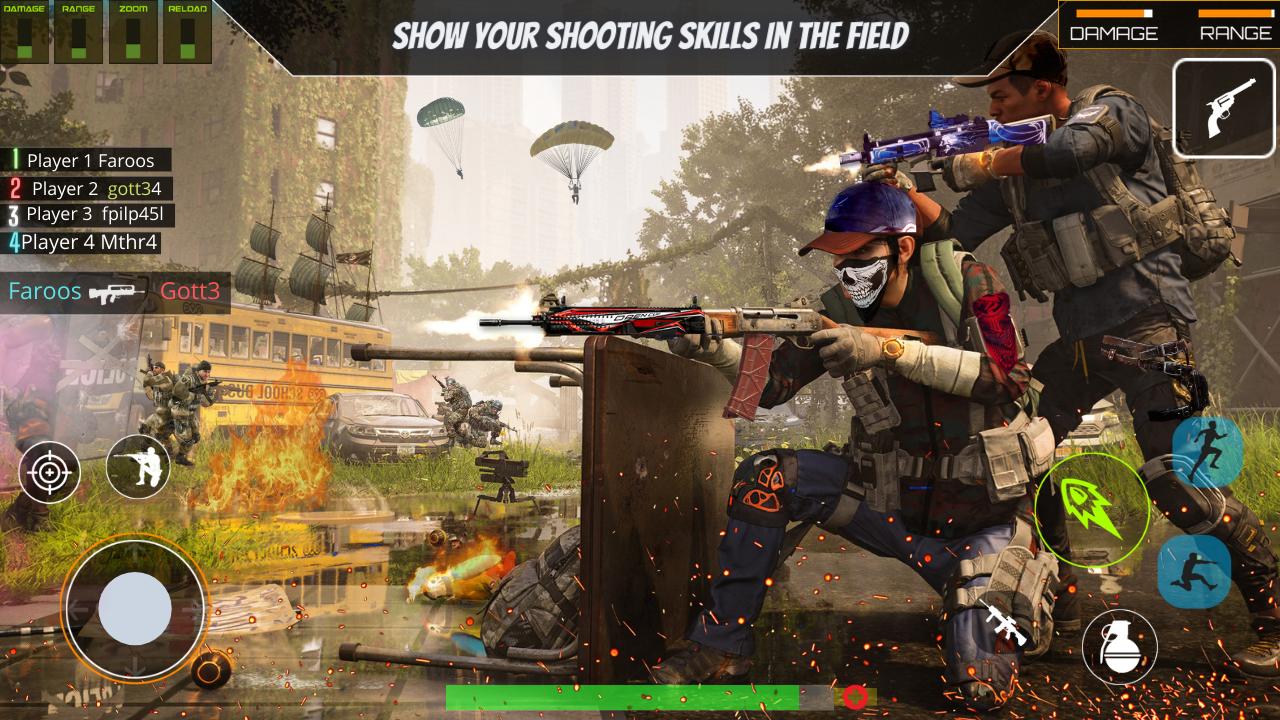This screenshot has height=720, width=1280.
Task: Click Player 2 gott34 in the leaderboard
Action: [x=85, y=187]
